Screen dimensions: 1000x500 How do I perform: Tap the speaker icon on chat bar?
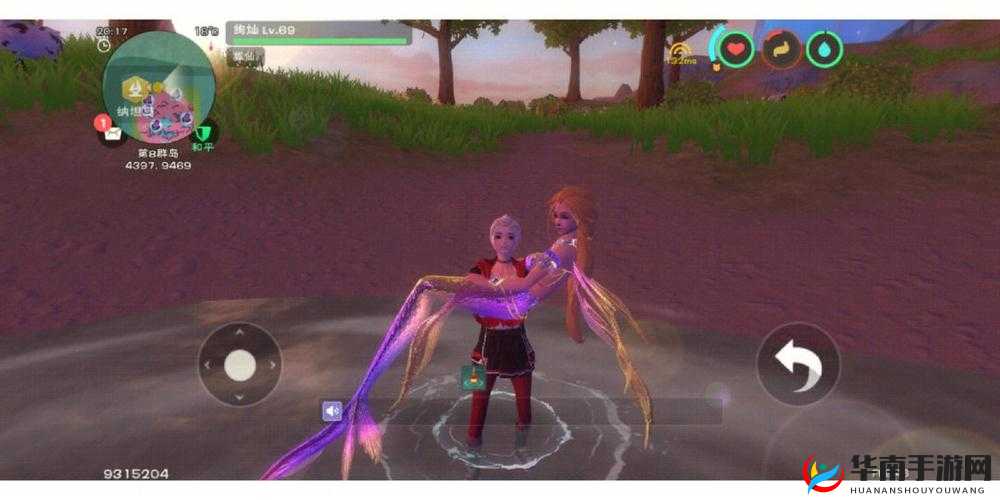click(332, 410)
